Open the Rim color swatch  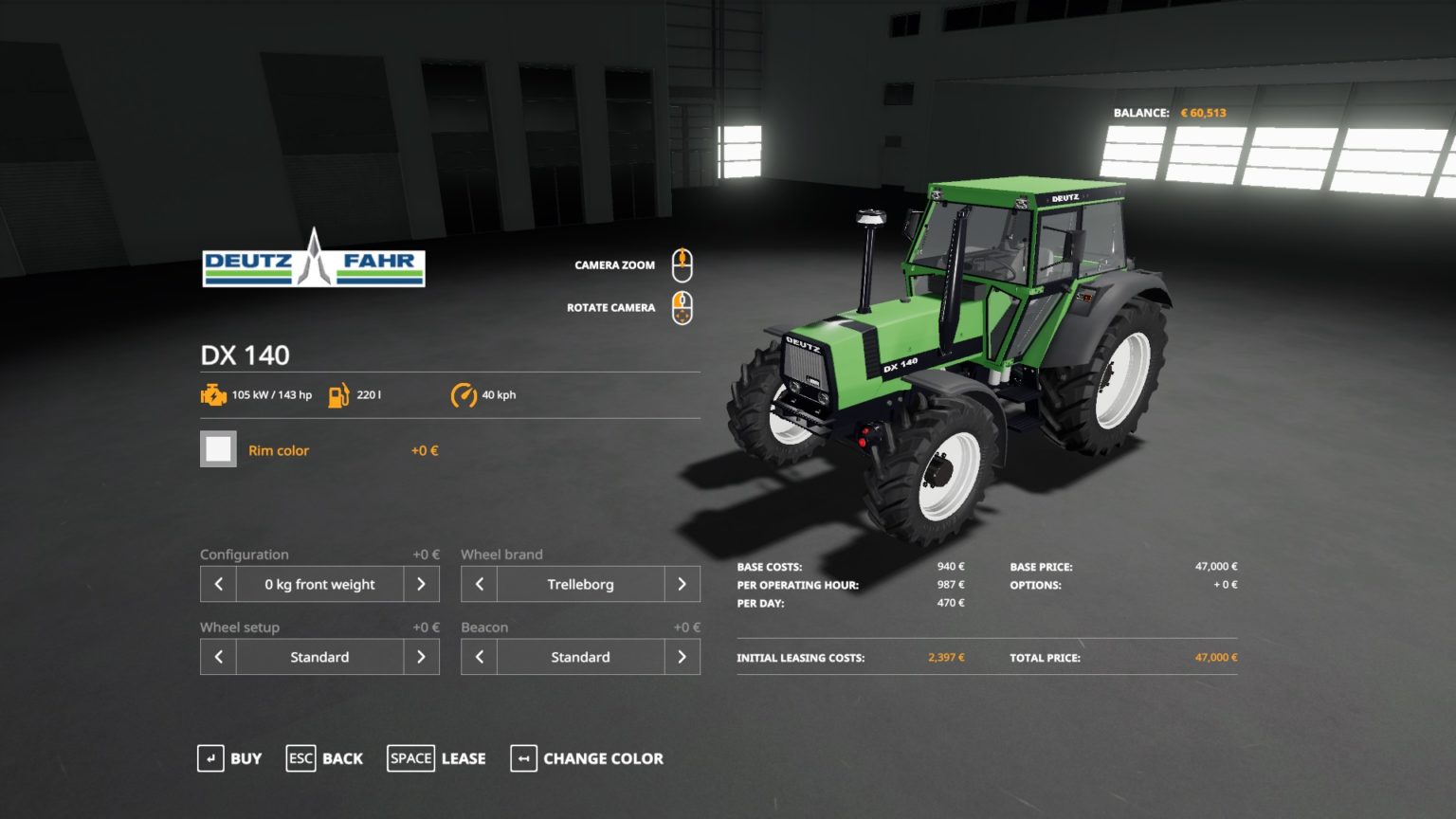pos(218,448)
